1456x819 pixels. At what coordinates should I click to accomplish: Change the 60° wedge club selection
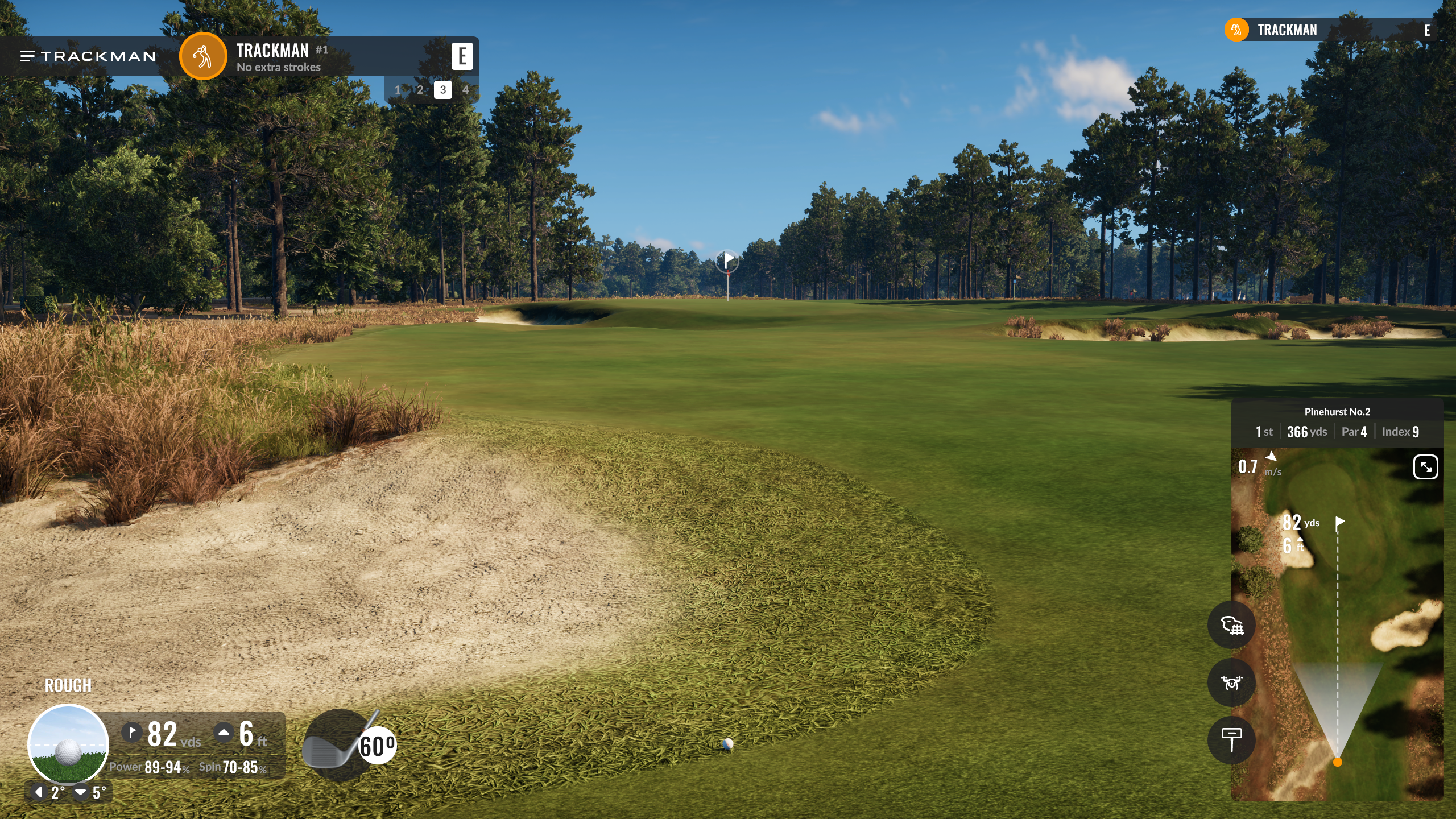click(349, 746)
